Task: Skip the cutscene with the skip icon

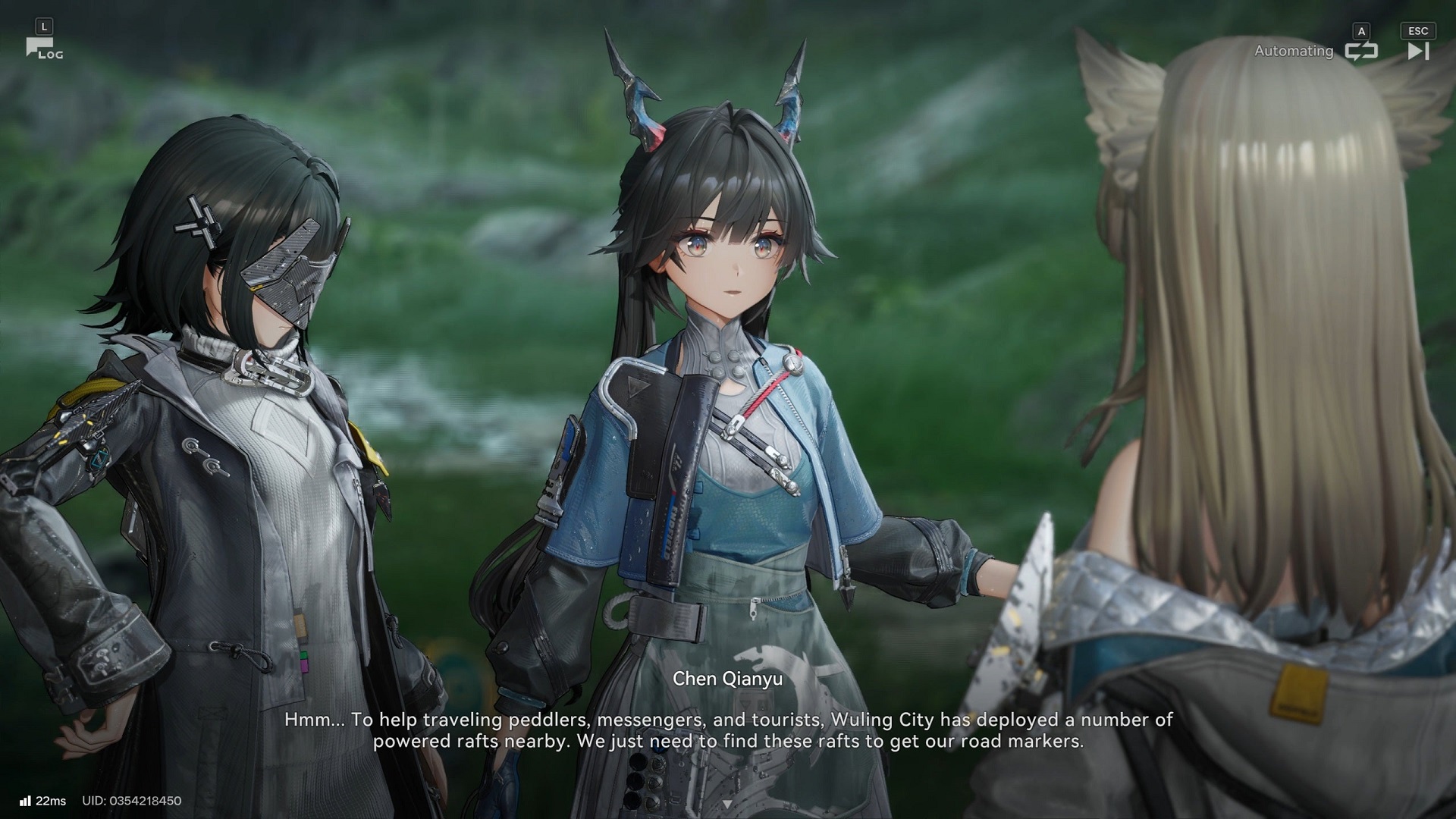Action: point(1417,51)
